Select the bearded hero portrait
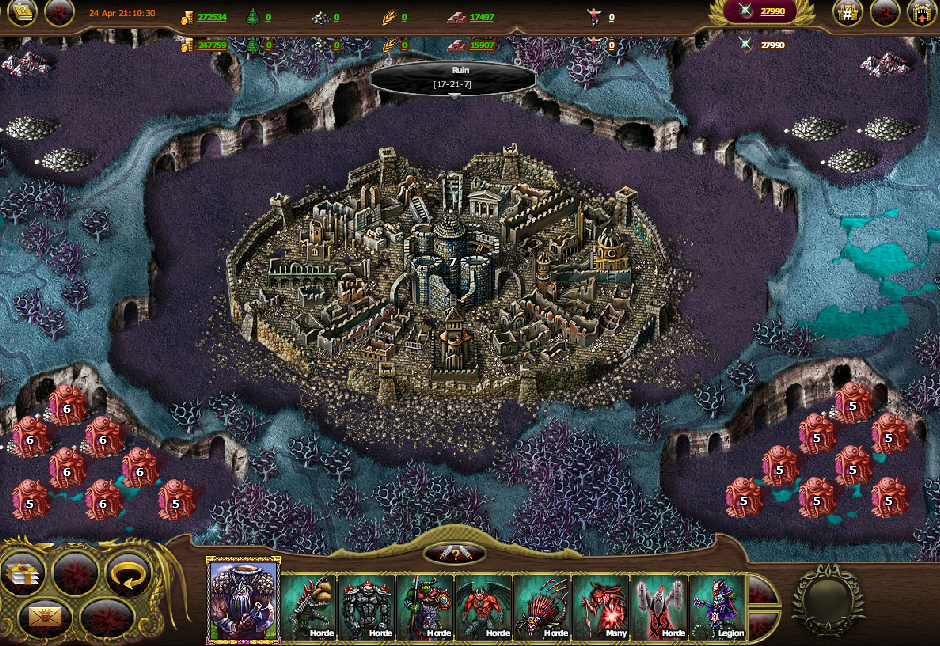 click(243, 600)
